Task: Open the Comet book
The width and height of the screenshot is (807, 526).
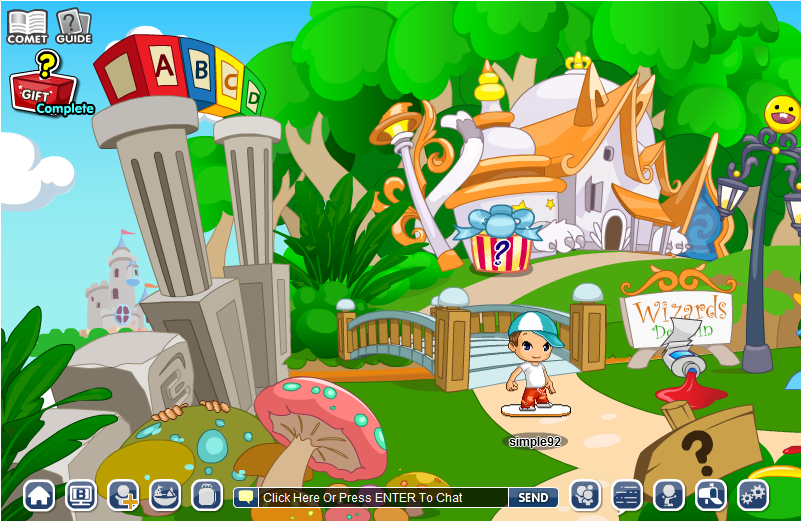Action: click(x=27, y=26)
